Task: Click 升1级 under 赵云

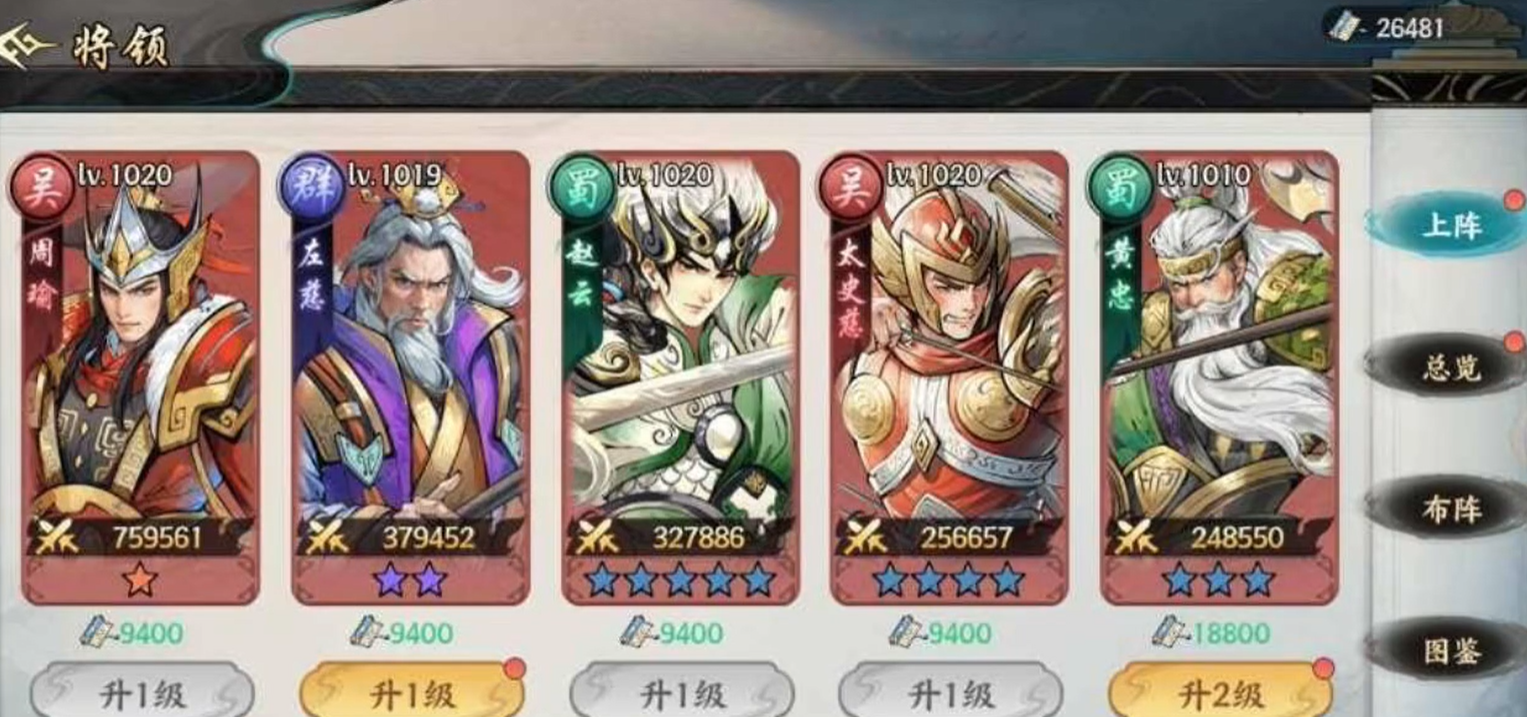Action: click(681, 694)
